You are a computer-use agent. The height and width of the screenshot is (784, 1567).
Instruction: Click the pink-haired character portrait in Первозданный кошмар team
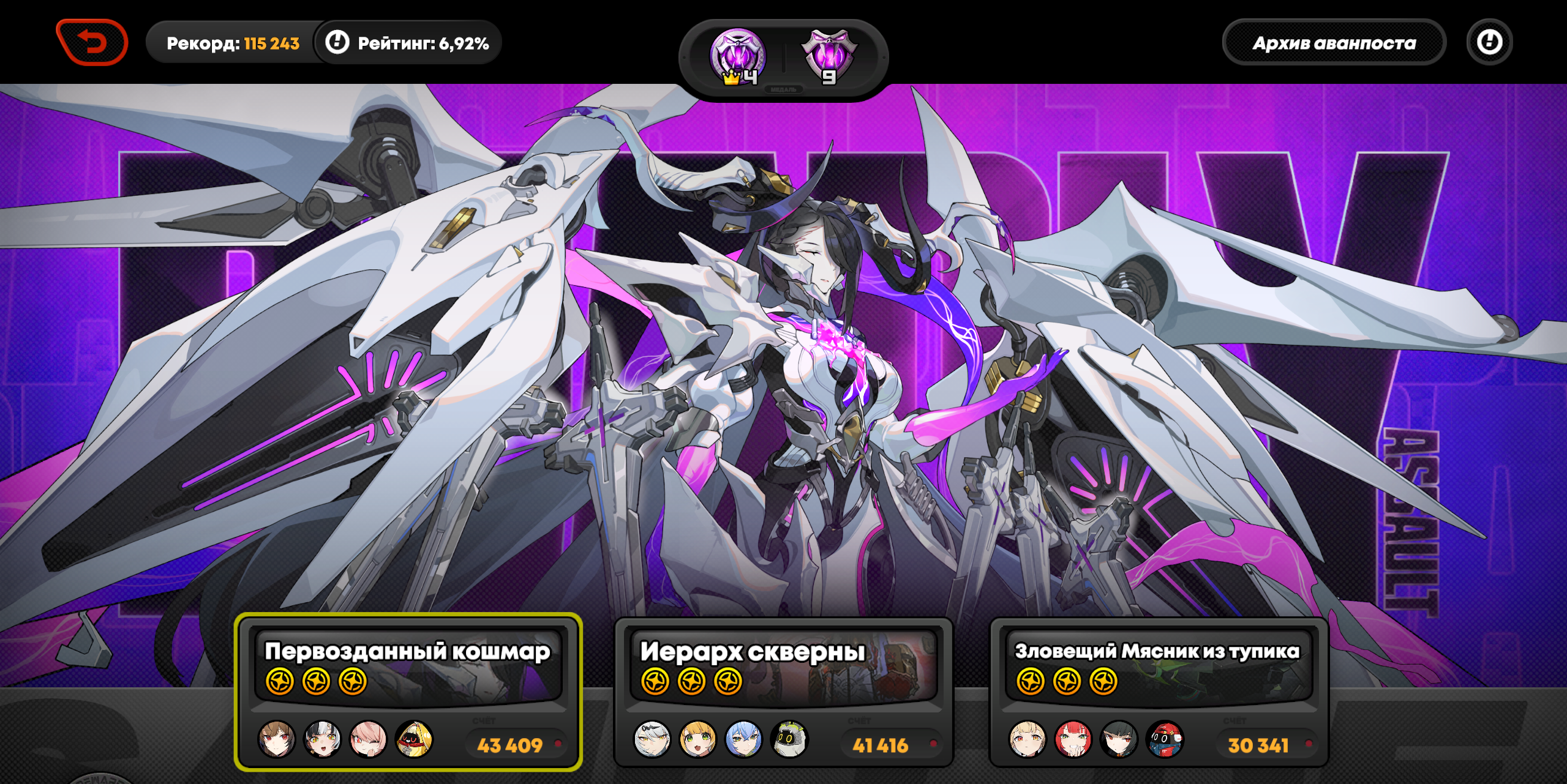point(369,739)
